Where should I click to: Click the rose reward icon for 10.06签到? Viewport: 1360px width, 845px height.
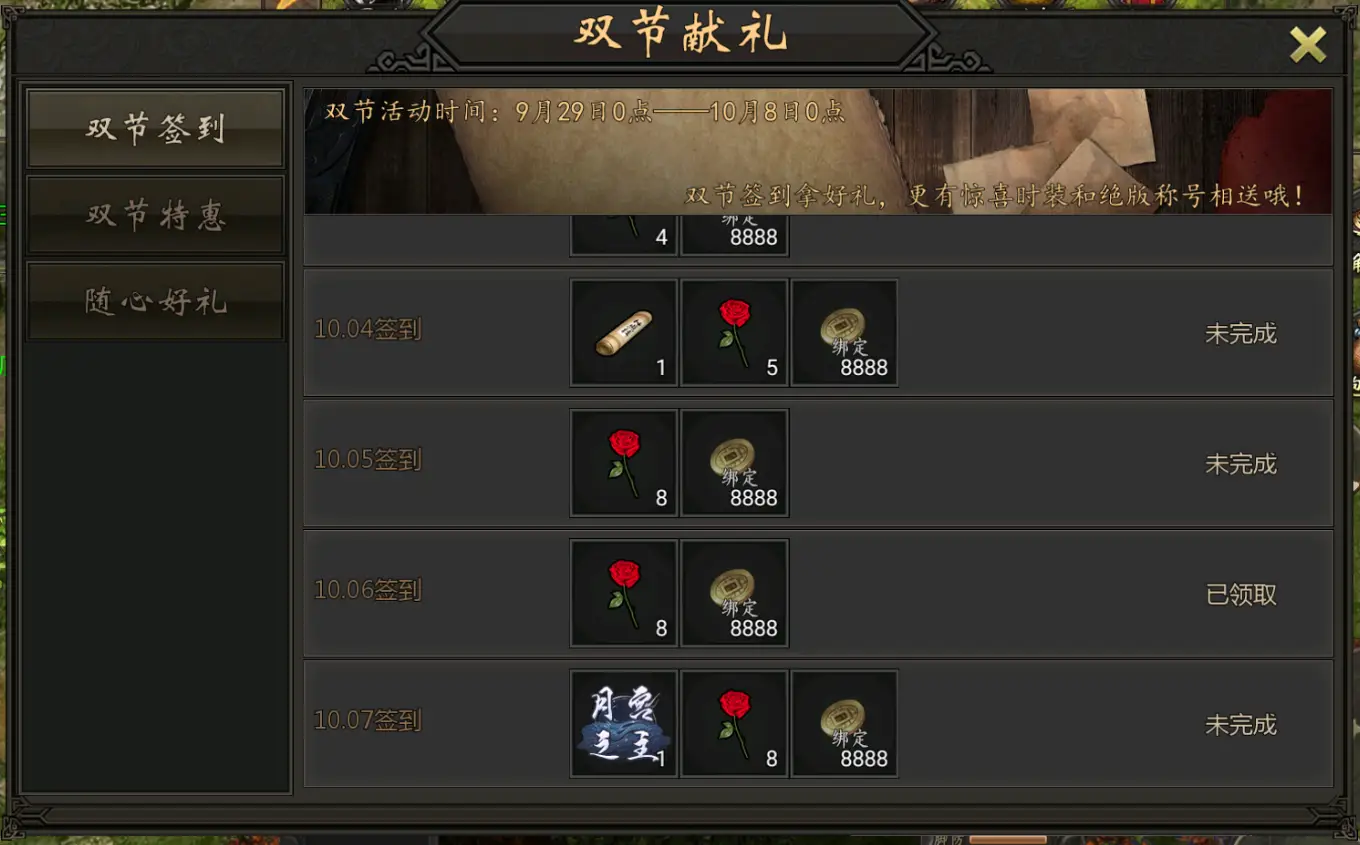tap(623, 593)
